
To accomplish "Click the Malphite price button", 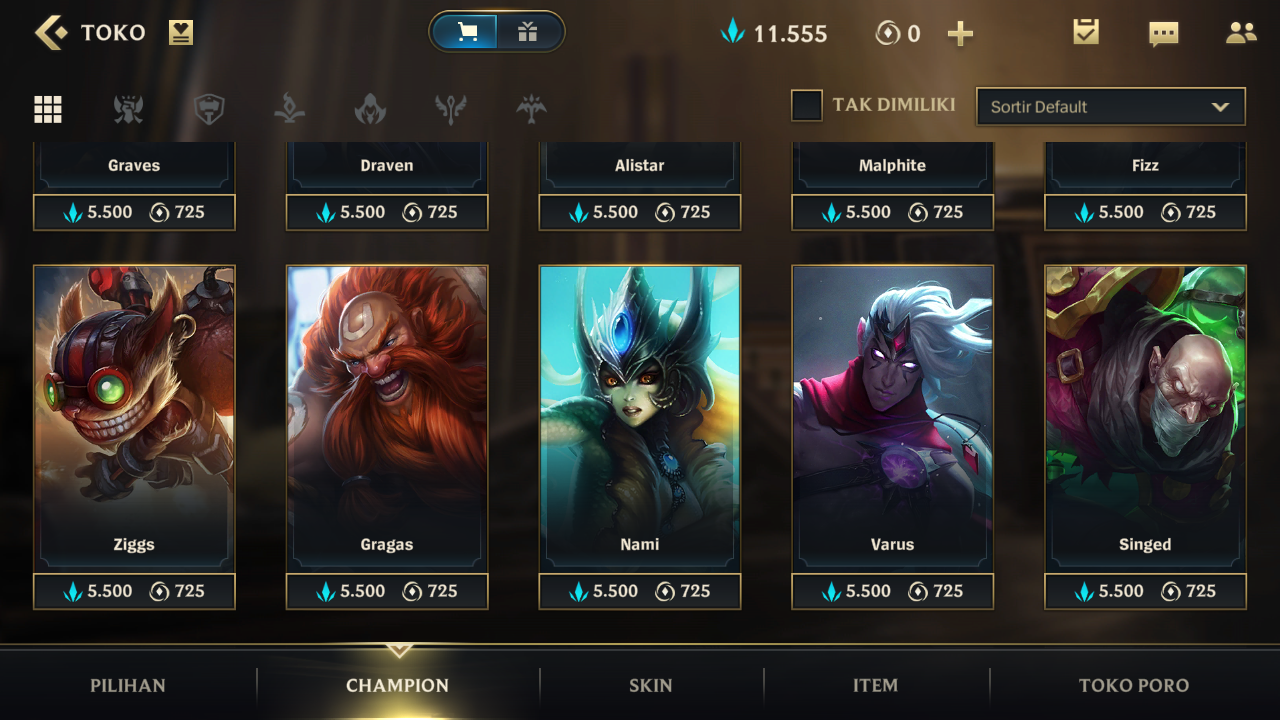I will 893,212.
